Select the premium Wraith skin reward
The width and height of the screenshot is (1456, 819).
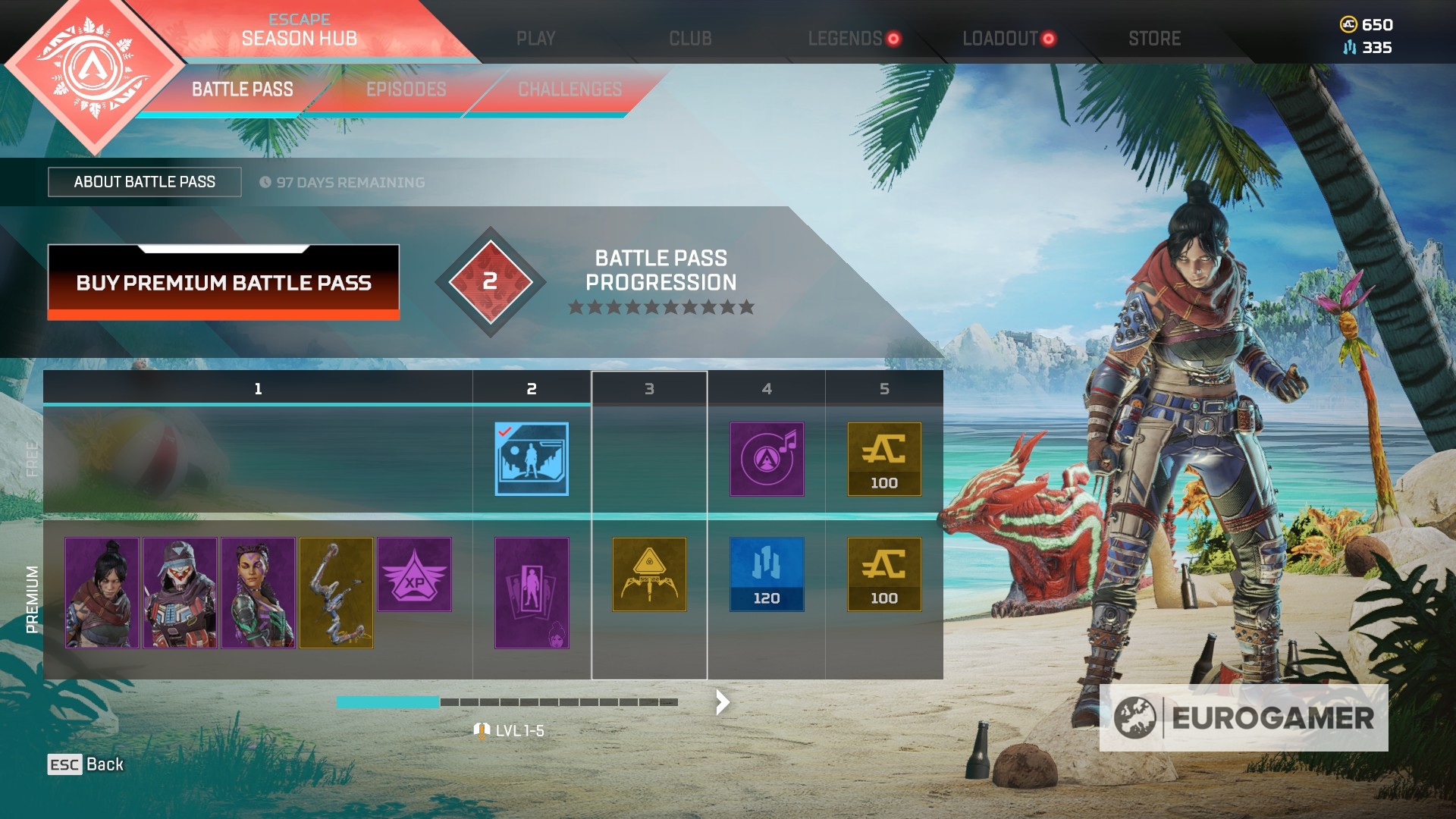[x=102, y=592]
